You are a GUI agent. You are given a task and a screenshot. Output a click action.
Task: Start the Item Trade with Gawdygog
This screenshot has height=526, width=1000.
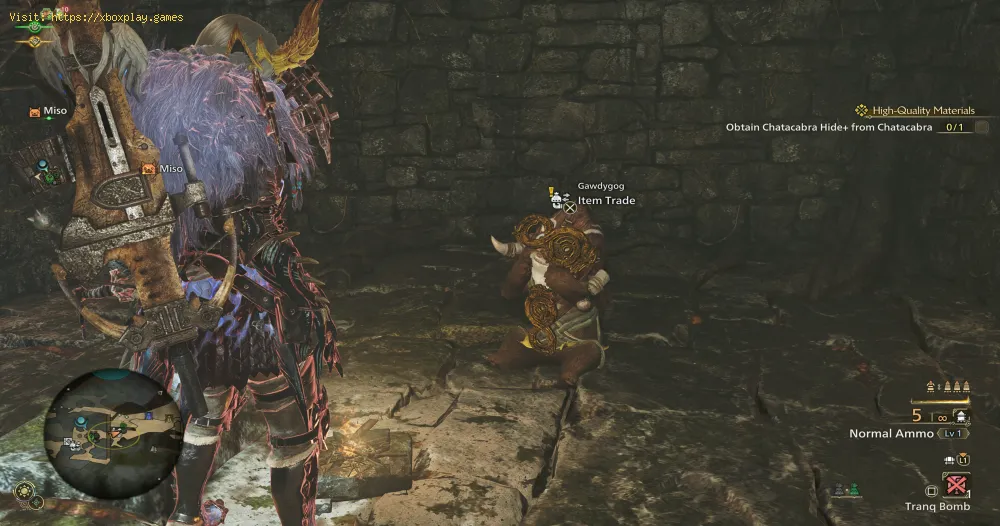point(606,200)
